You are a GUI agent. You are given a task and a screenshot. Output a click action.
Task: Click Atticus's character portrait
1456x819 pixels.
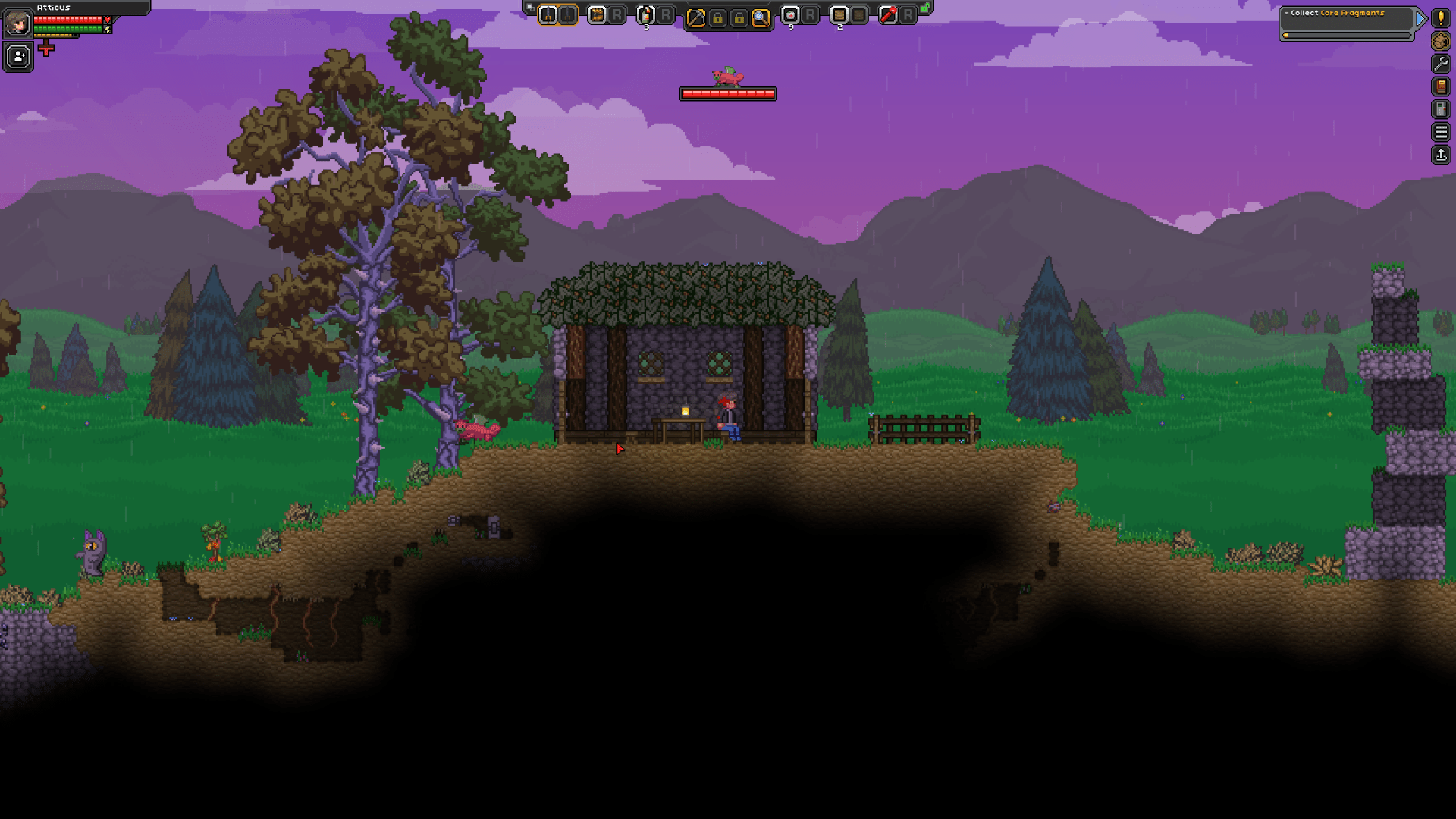tap(17, 24)
